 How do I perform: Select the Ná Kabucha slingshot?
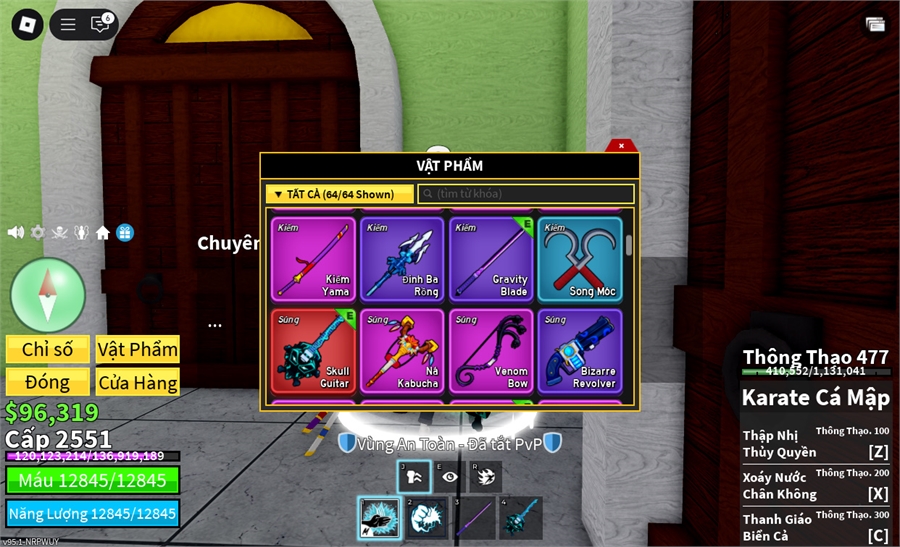(x=400, y=350)
